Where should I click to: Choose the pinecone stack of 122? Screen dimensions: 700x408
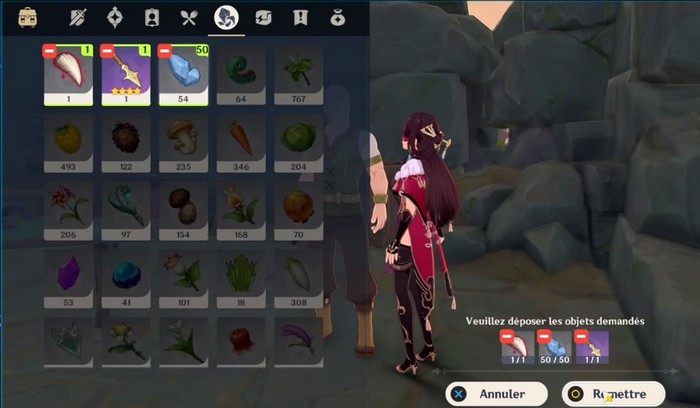pos(126,140)
